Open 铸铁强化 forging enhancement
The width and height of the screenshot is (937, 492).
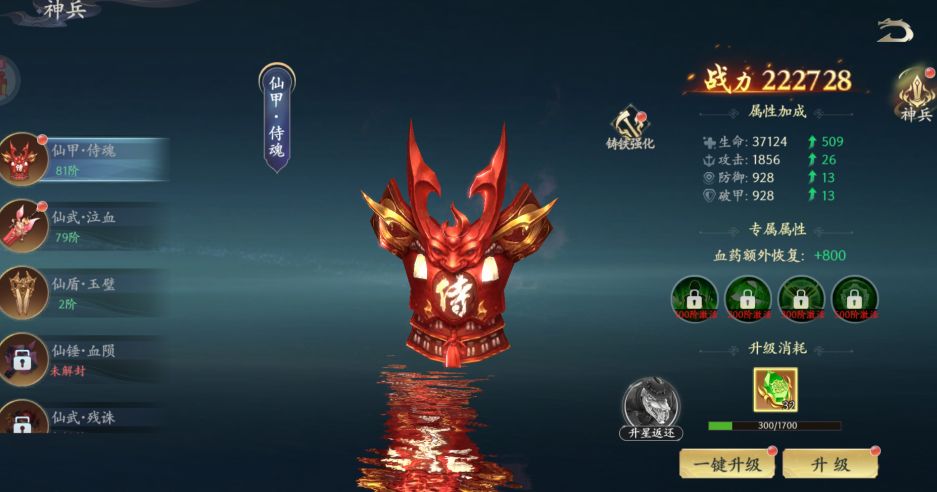click(x=630, y=129)
